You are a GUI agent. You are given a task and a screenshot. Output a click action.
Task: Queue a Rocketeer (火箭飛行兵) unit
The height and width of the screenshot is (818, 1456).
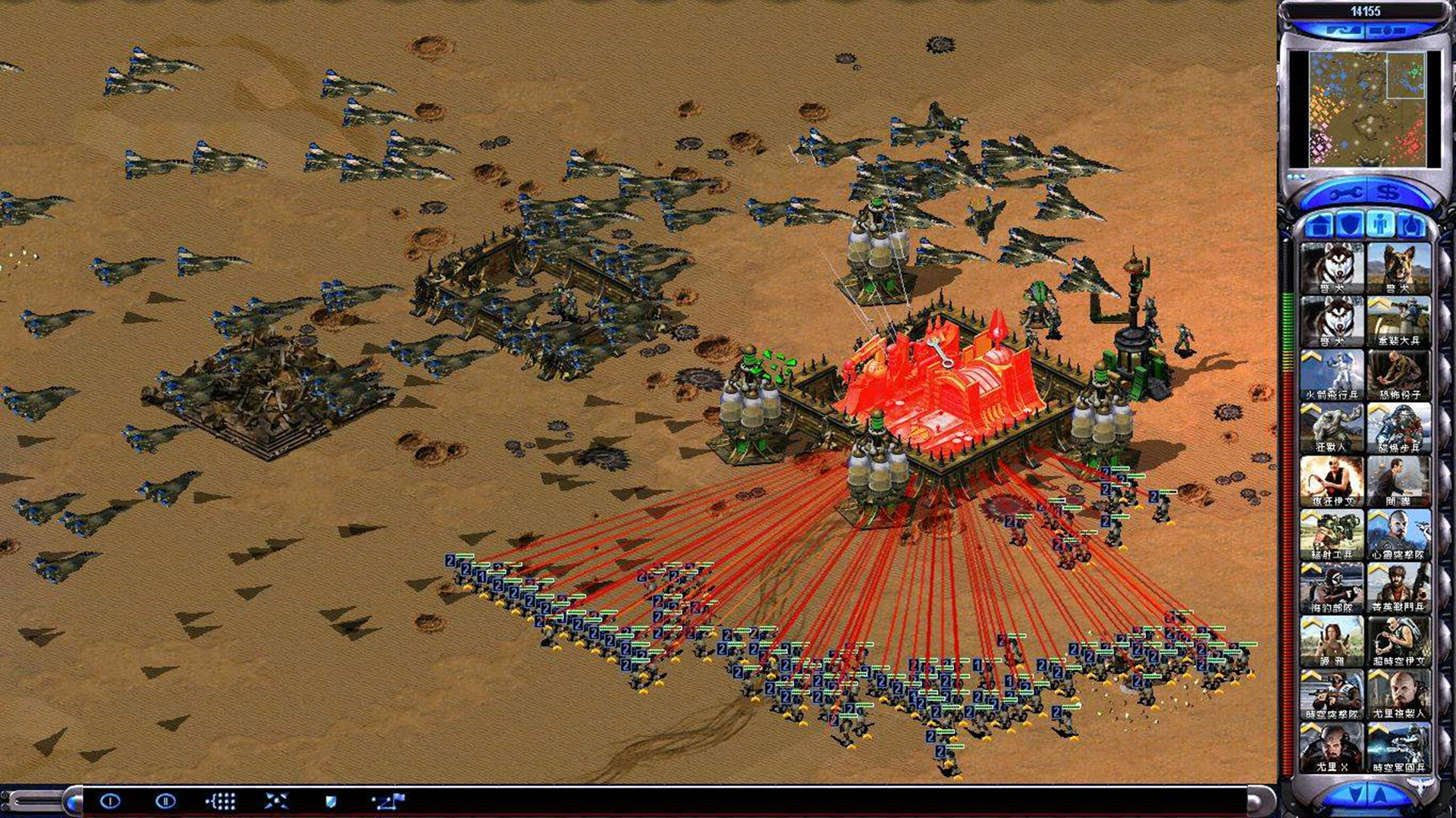(x=1331, y=375)
